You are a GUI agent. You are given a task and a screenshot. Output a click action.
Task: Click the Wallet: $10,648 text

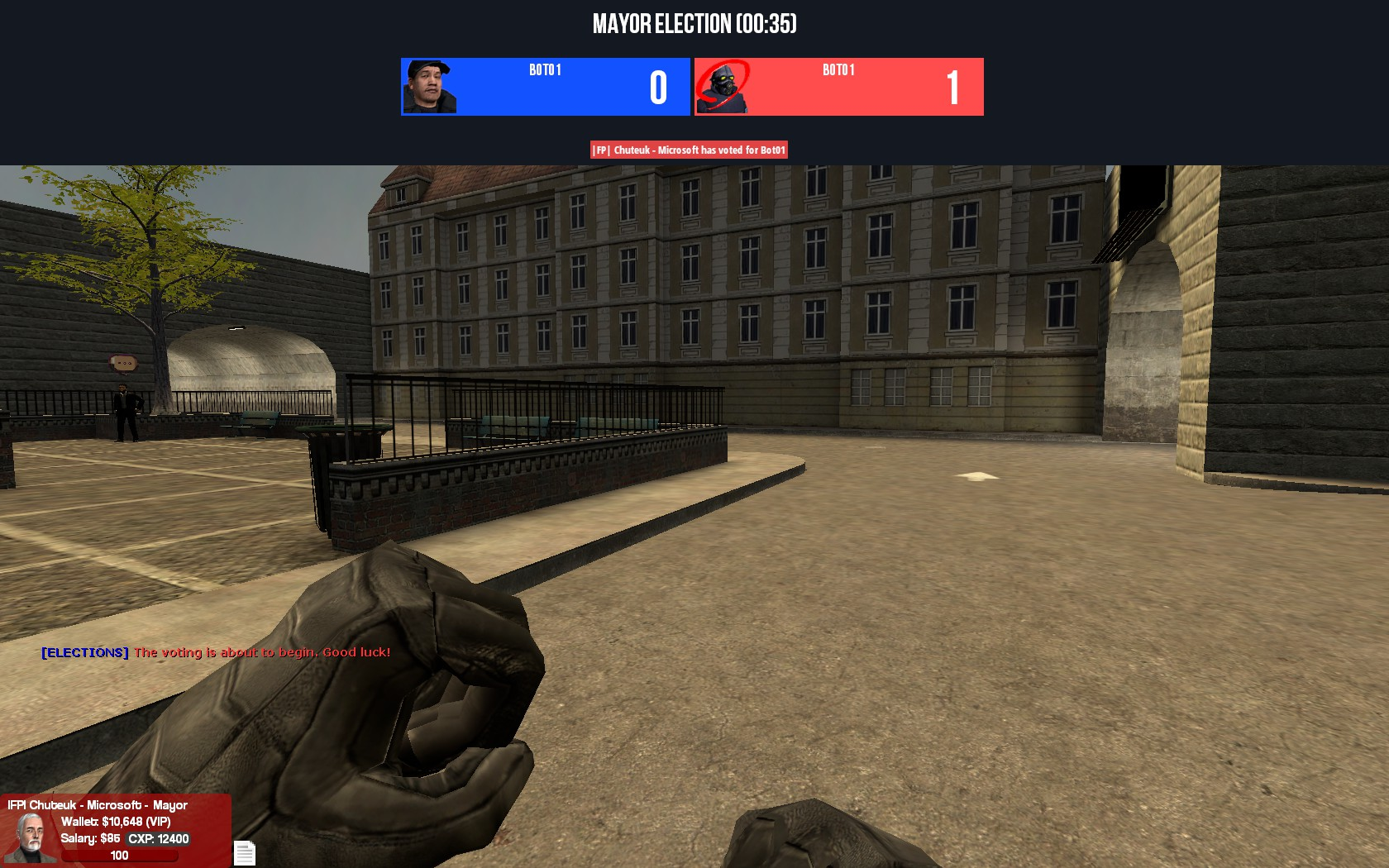(104, 822)
